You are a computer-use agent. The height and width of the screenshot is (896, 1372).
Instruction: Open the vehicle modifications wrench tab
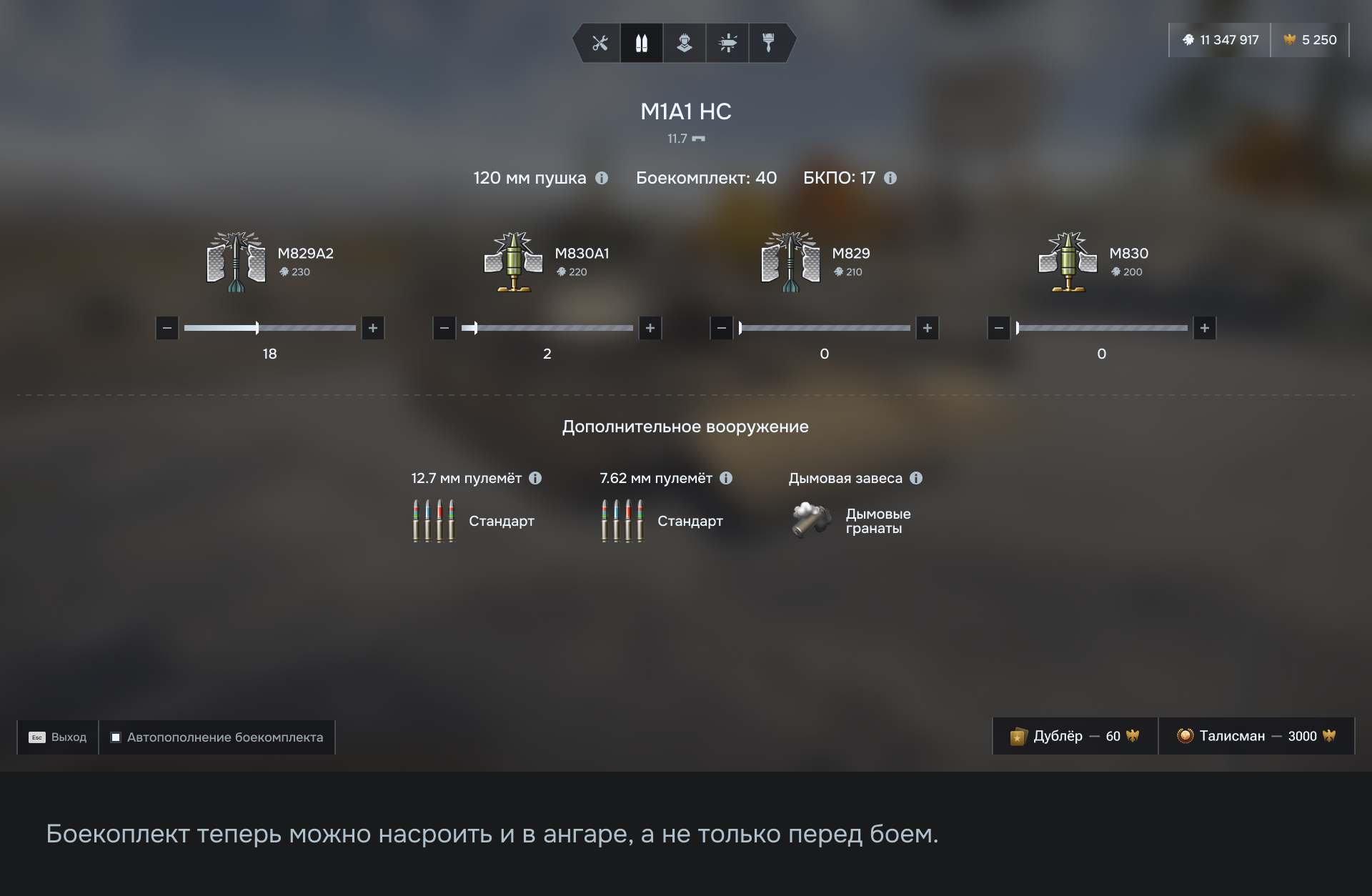click(599, 43)
